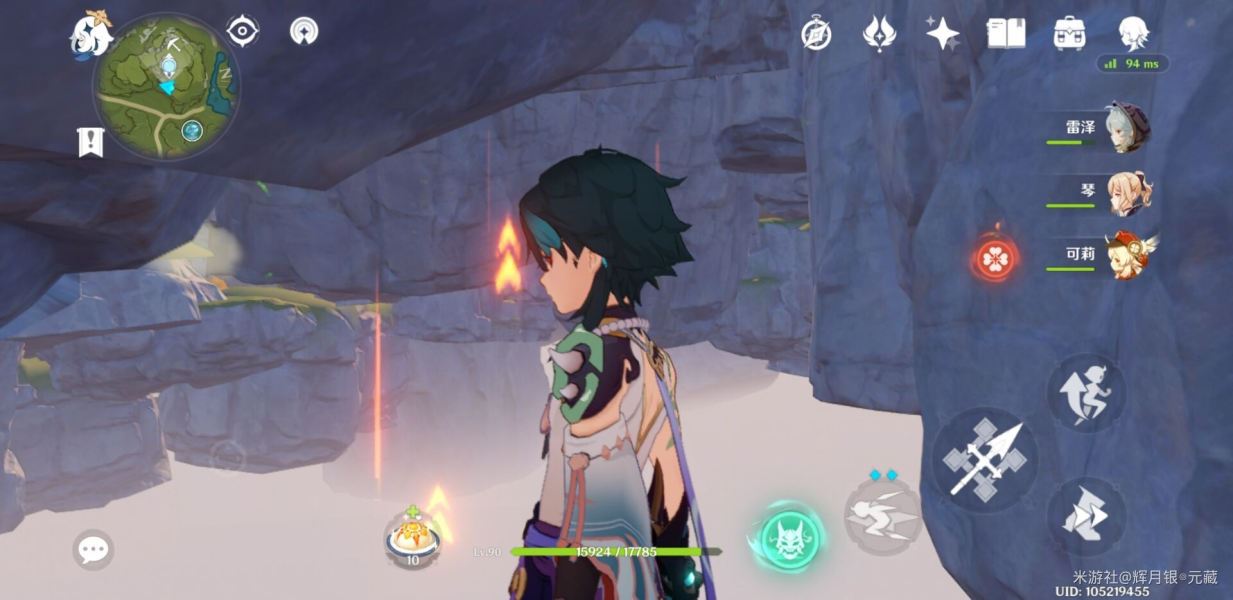
Task: Open the compass icon in top bar
Action: [x=816, y=34]
